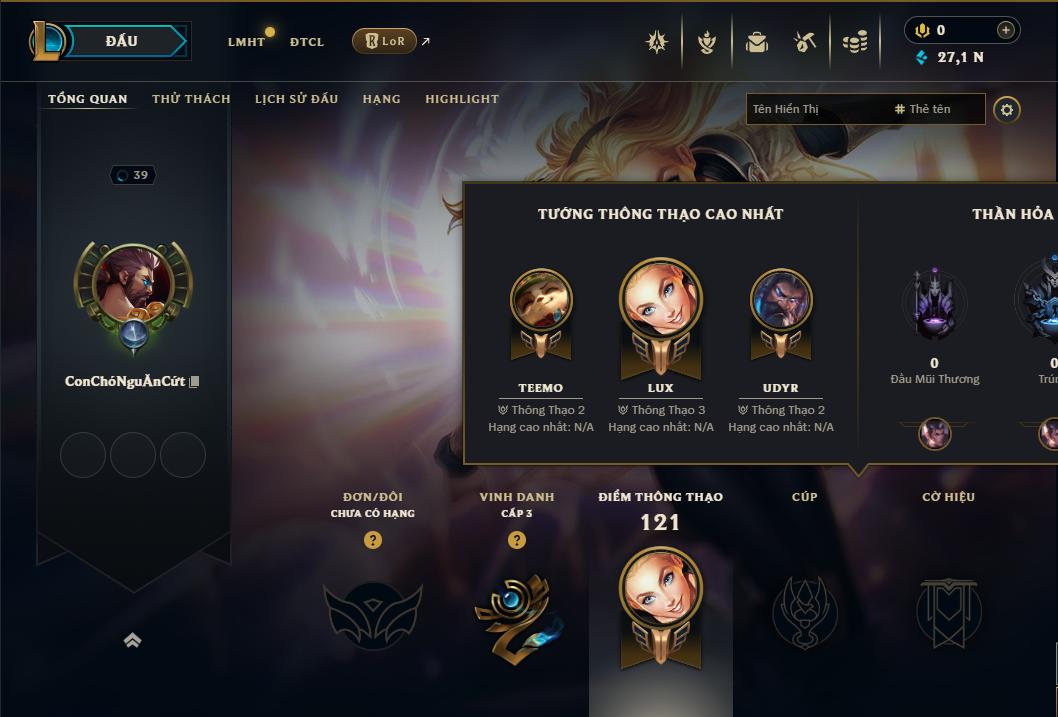Open the THỬ THÁCH tab
The height and width of the screenshot is (717, 1058).
pyautogui.click(x=191, y=99)
